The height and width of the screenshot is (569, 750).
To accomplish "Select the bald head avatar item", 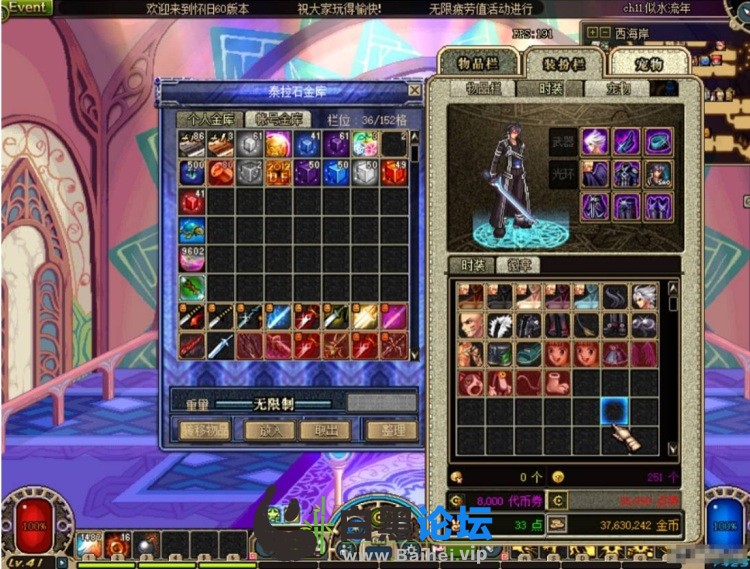I will (471, 326).
